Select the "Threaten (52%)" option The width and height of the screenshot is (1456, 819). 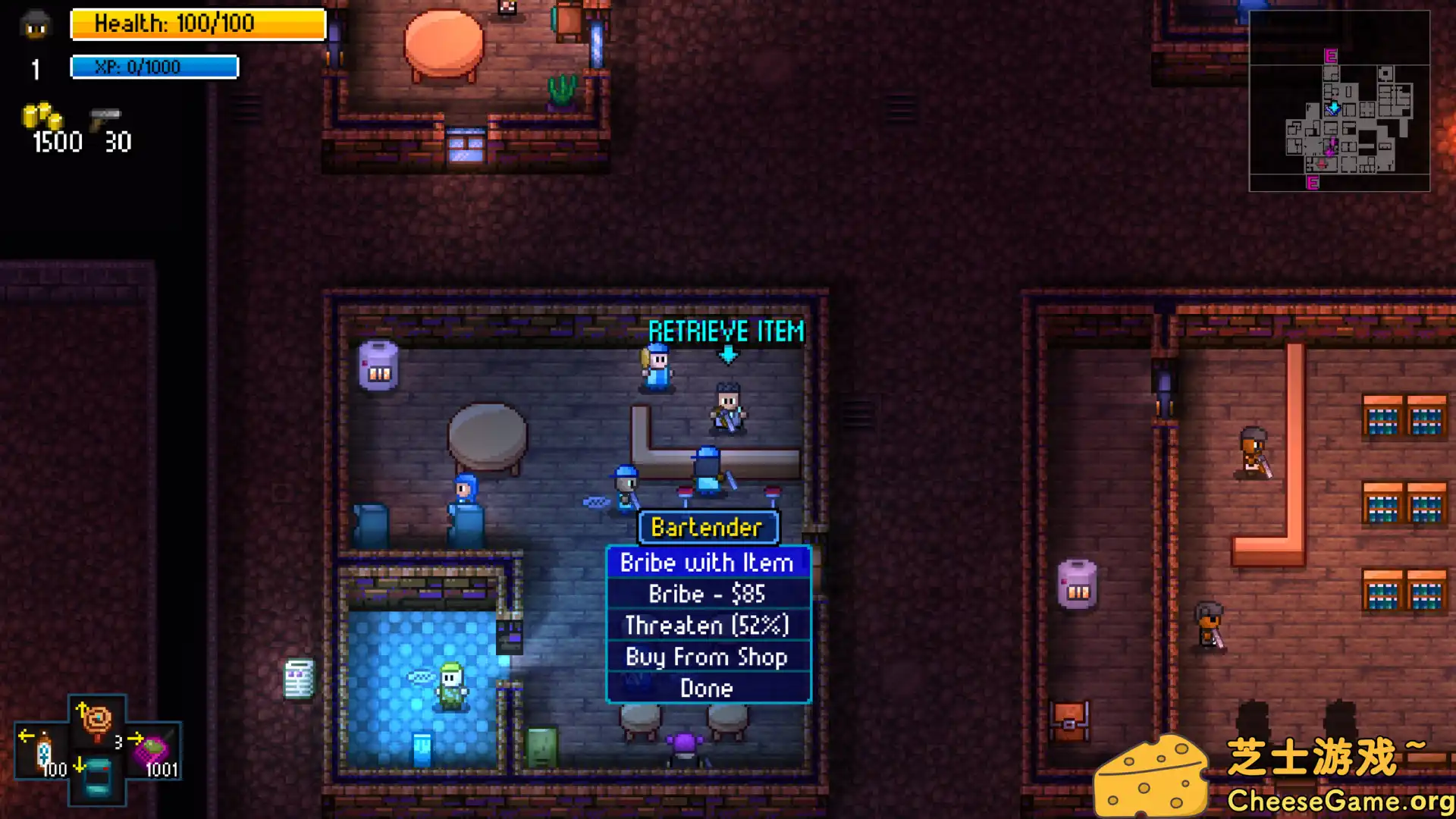pyautogui.click(x=706, y=625)
